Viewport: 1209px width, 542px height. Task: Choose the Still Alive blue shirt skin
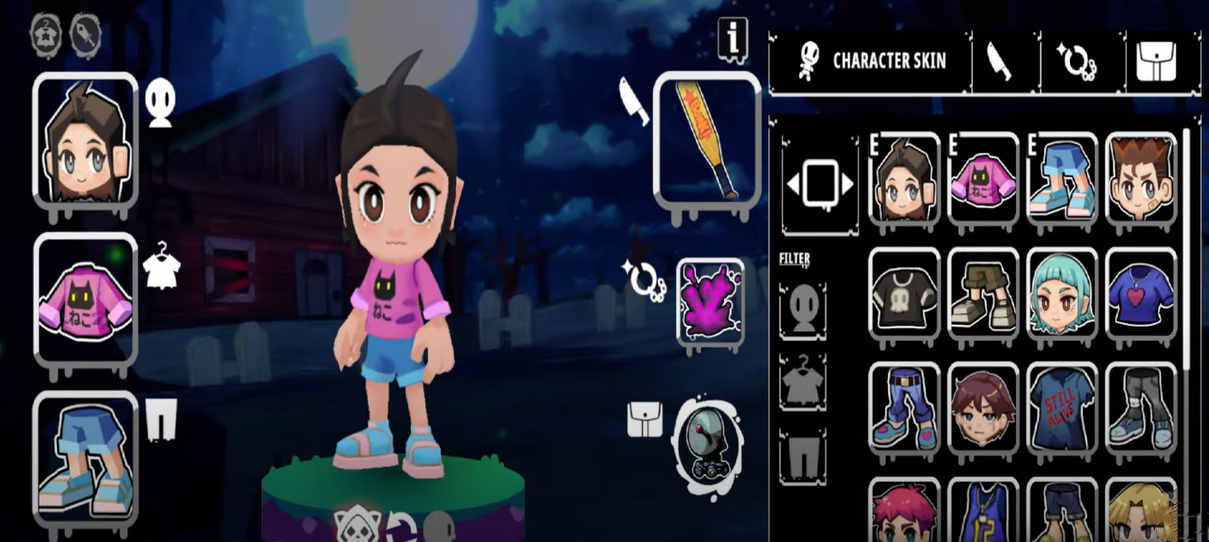(1061, 406)
